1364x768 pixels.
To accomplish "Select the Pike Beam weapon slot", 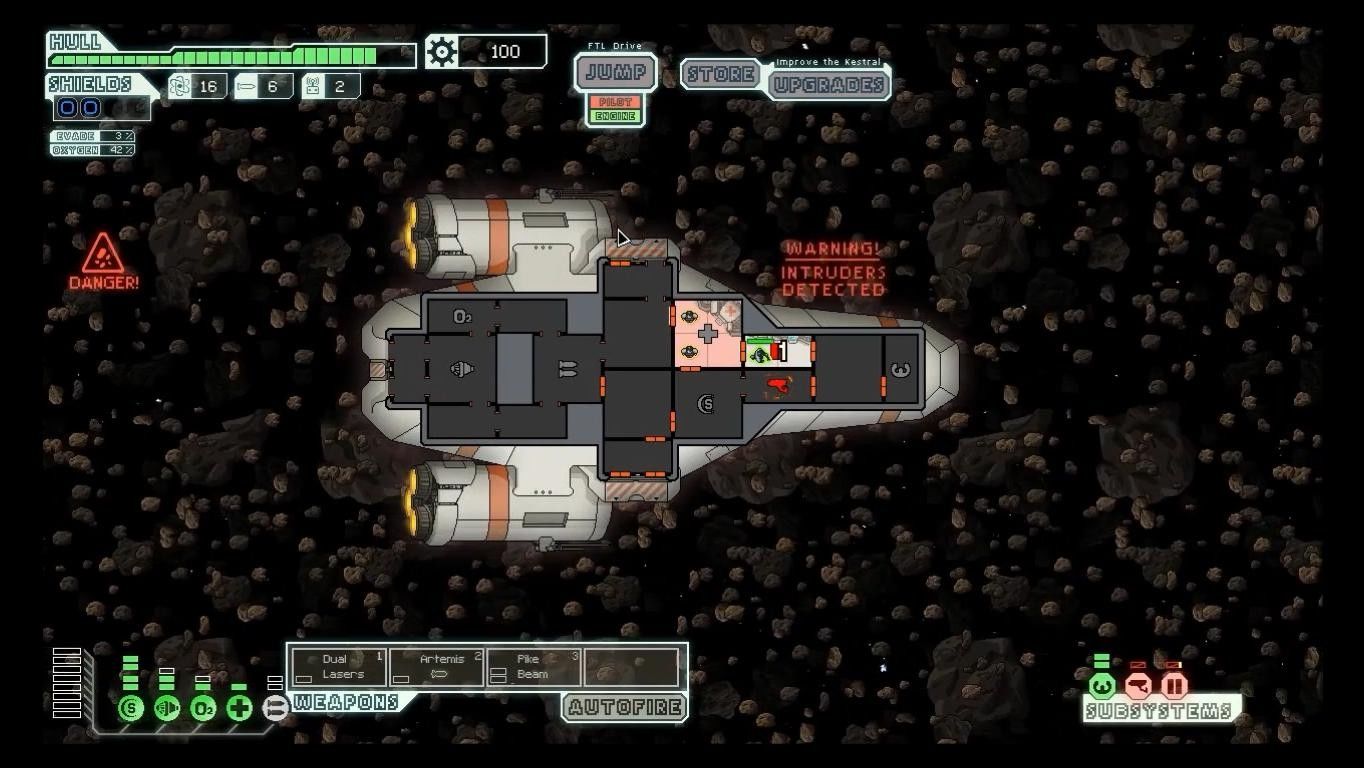I will 533,667.
